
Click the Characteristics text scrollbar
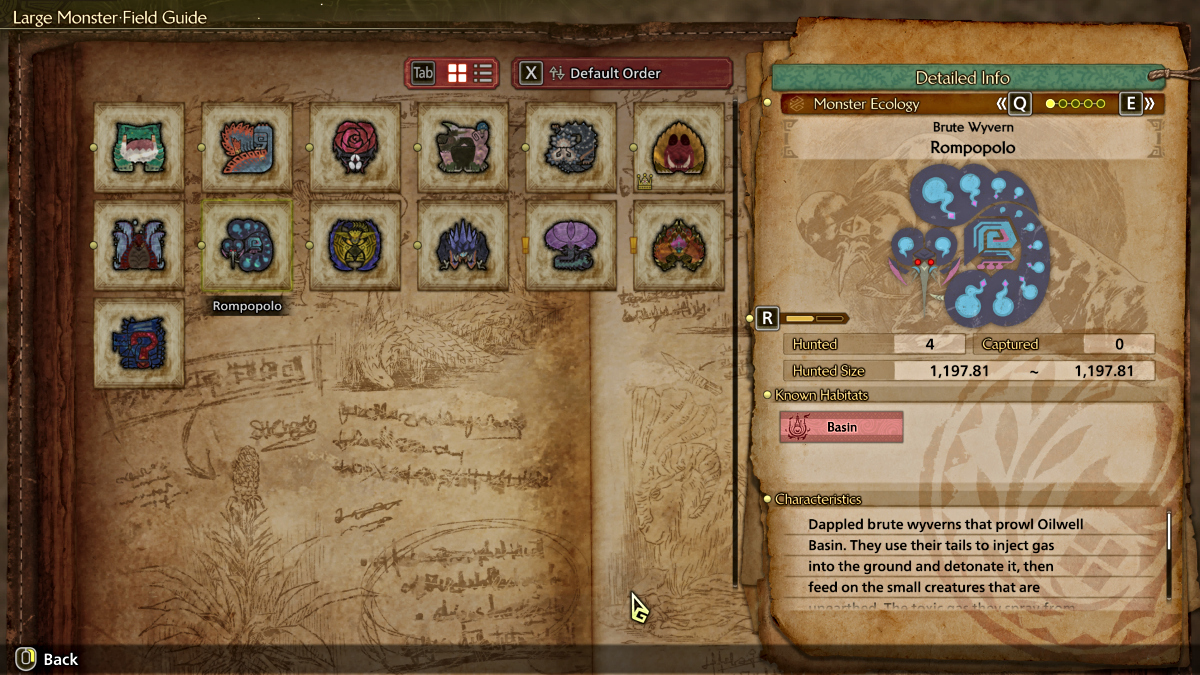[1168, 532]
